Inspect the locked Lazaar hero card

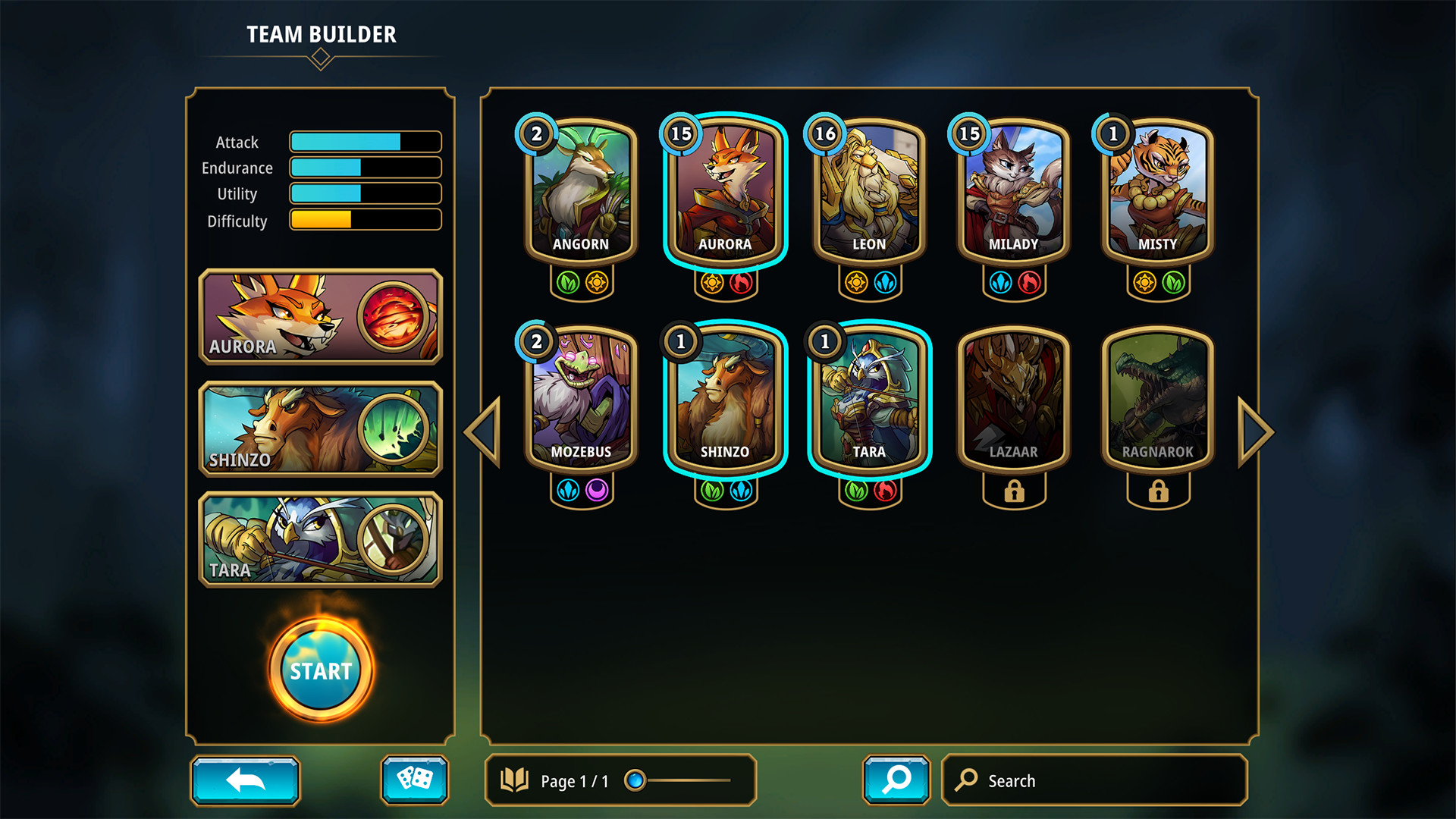click(1013, 398)
